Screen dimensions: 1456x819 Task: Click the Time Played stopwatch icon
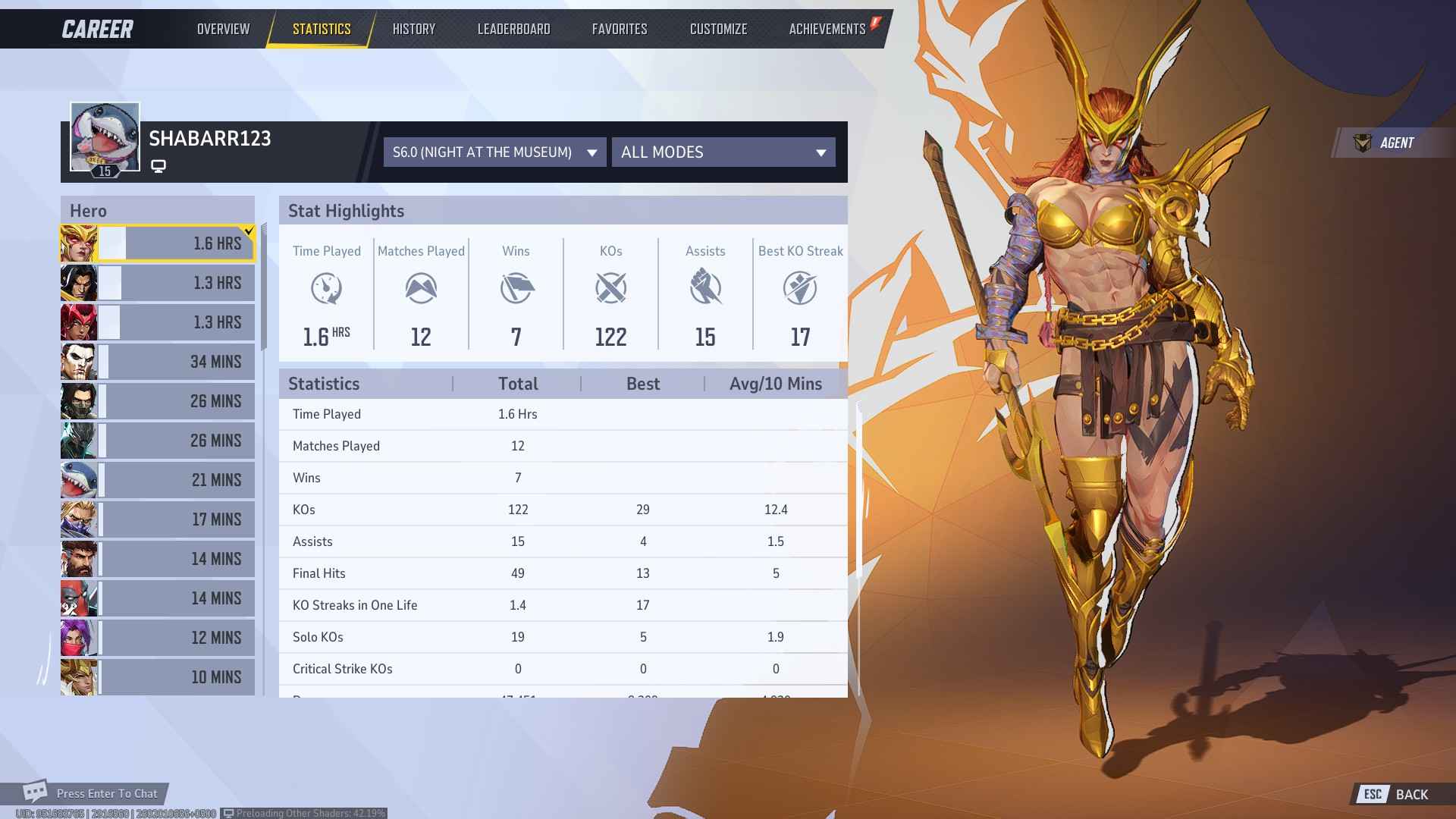click(327, 288)
